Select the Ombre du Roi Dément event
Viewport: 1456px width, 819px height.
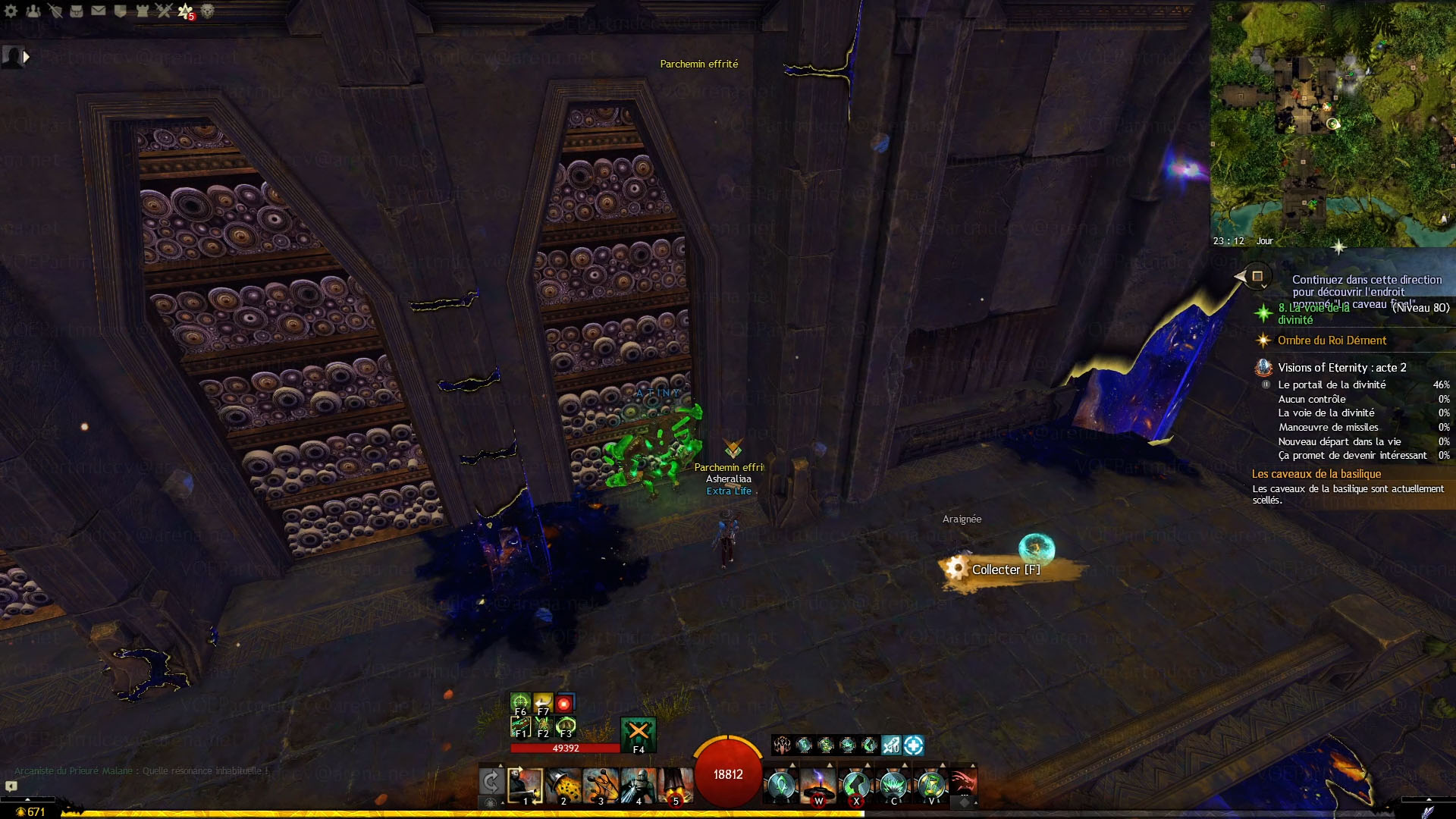pyautogui.click(x=1332, y=340)
